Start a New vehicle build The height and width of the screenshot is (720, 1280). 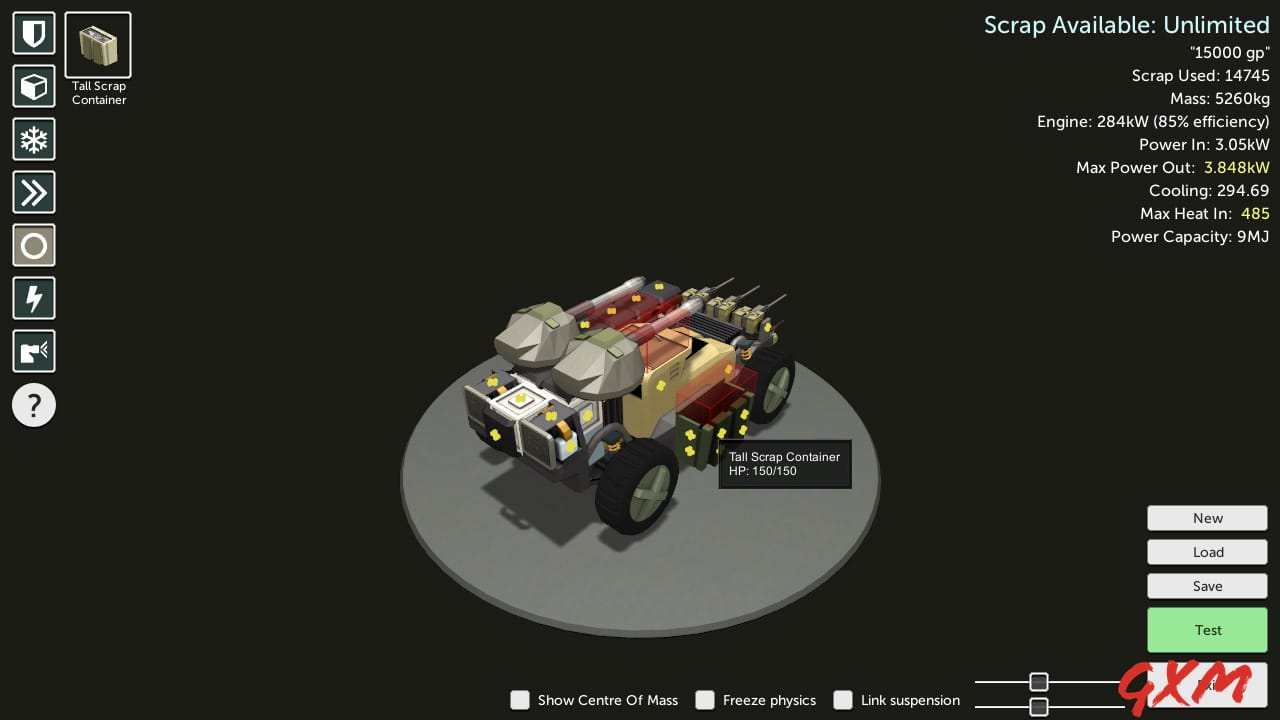[1207, 517]
